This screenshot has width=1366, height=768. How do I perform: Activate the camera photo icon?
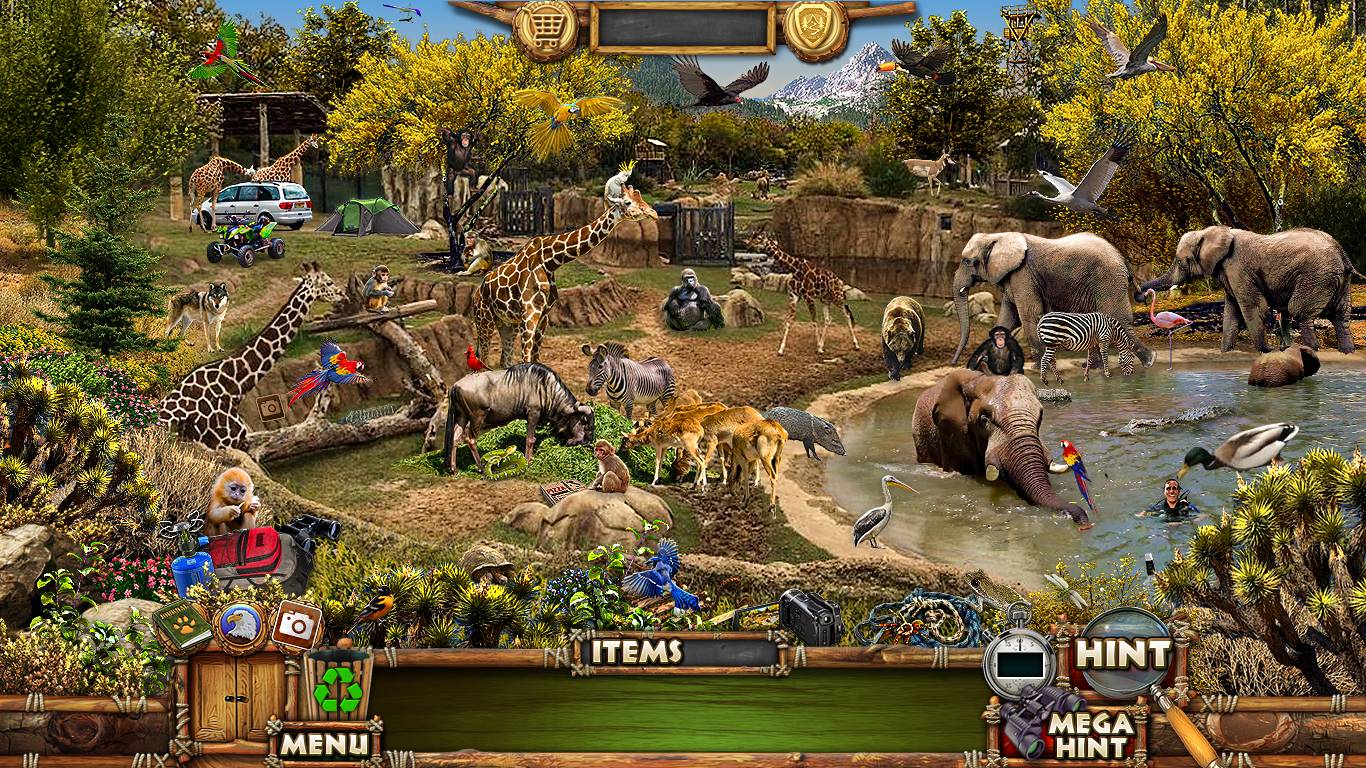coord(296,625)
